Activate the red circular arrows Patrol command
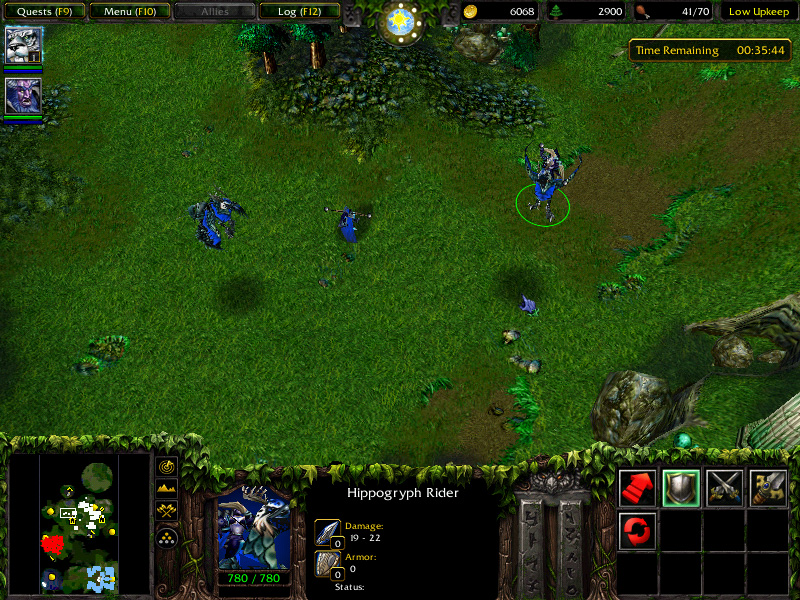Screen dimensions: 800x600 pyautogui.click(x=638, y=530)
